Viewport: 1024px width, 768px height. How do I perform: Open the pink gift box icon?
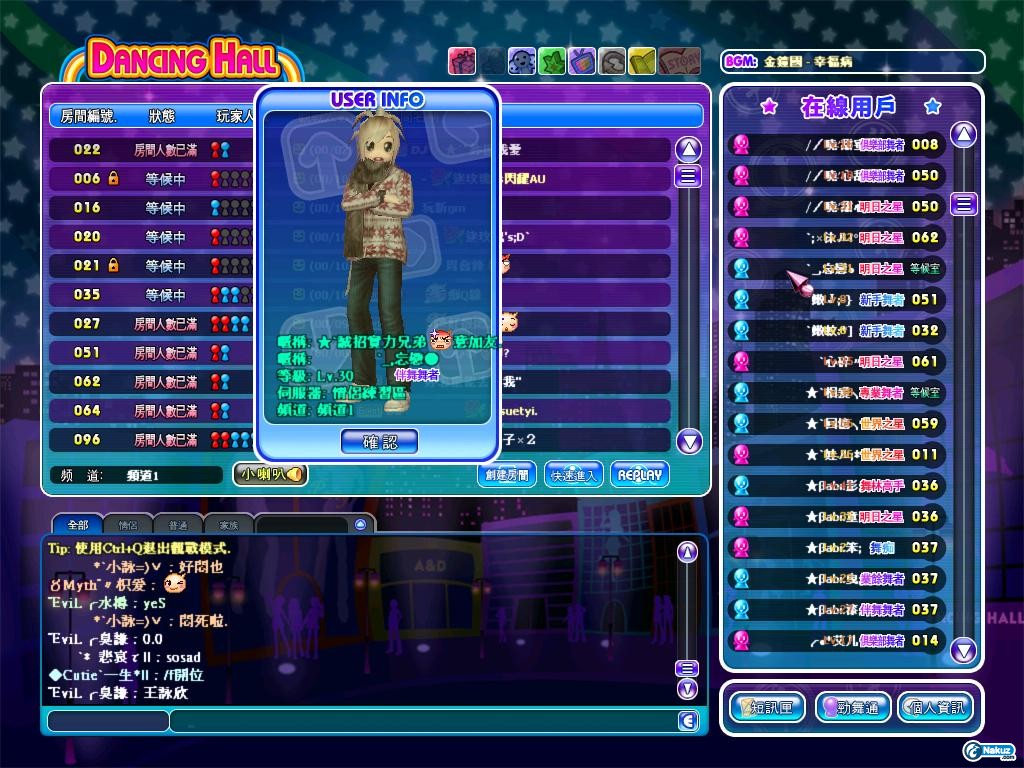461,61
